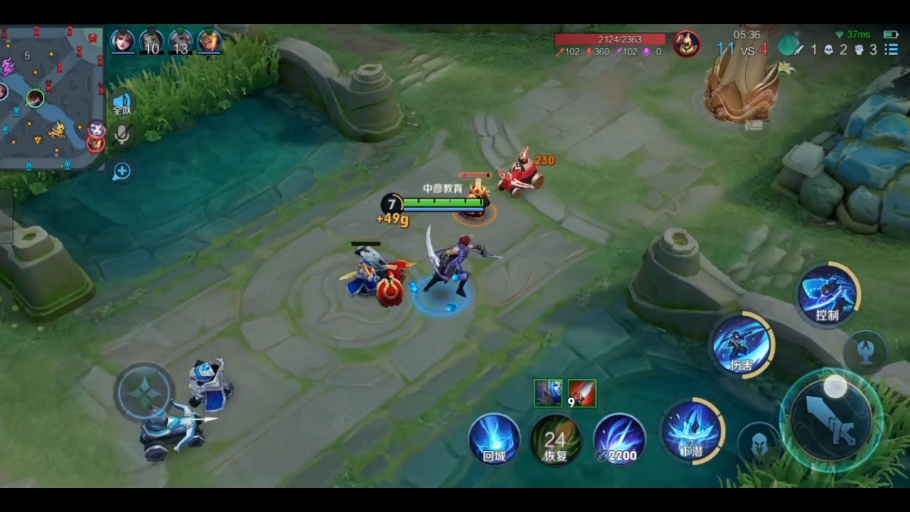
Task: Toggle the muted microphone button
Action: (x=122, y=135)
